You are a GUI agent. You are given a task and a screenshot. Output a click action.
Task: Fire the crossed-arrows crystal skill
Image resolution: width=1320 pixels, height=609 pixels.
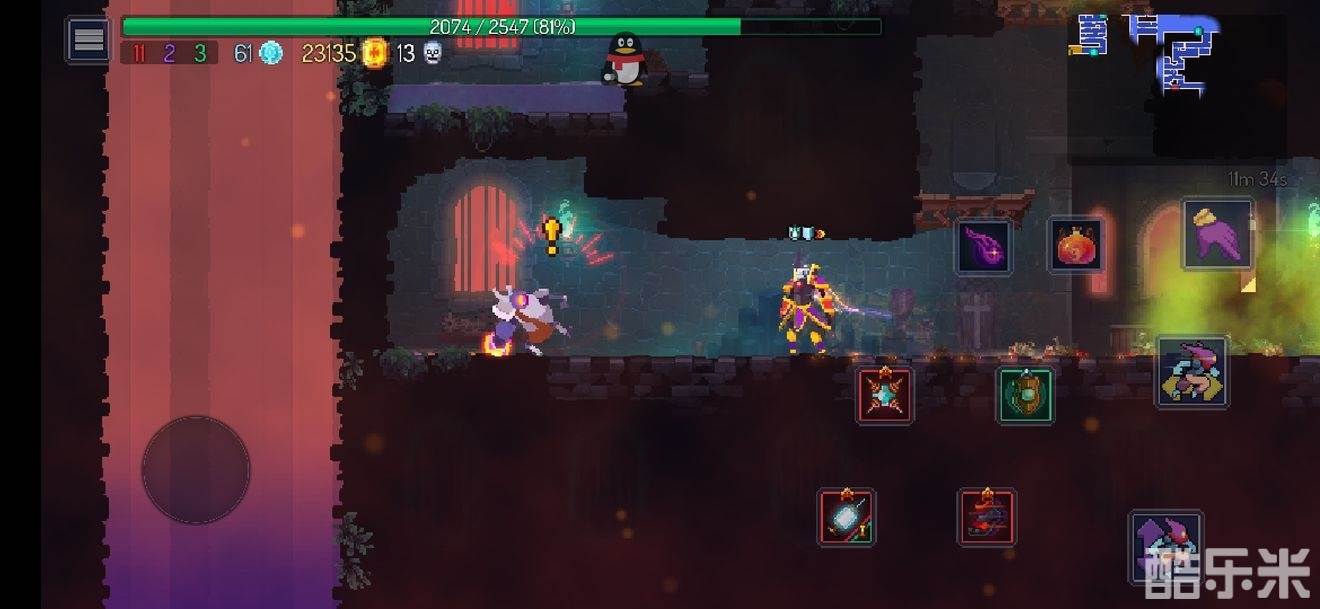point(885,395)
